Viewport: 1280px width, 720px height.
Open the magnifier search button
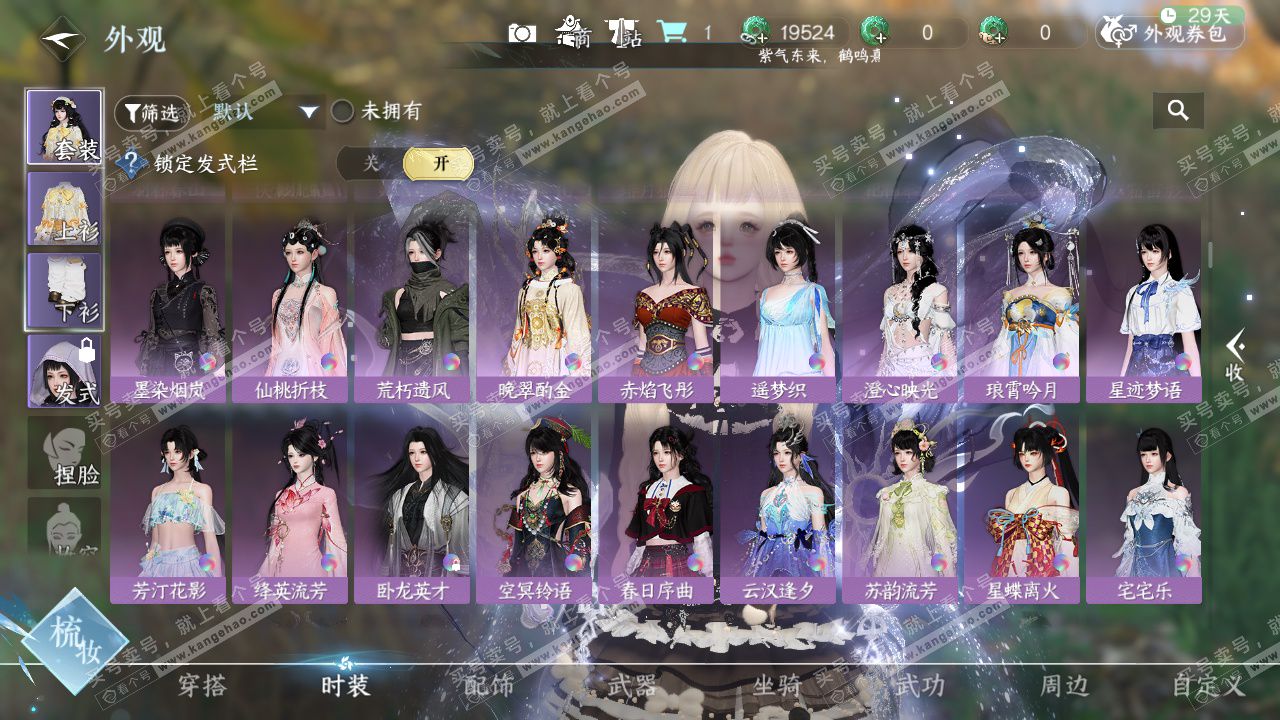1178,111
